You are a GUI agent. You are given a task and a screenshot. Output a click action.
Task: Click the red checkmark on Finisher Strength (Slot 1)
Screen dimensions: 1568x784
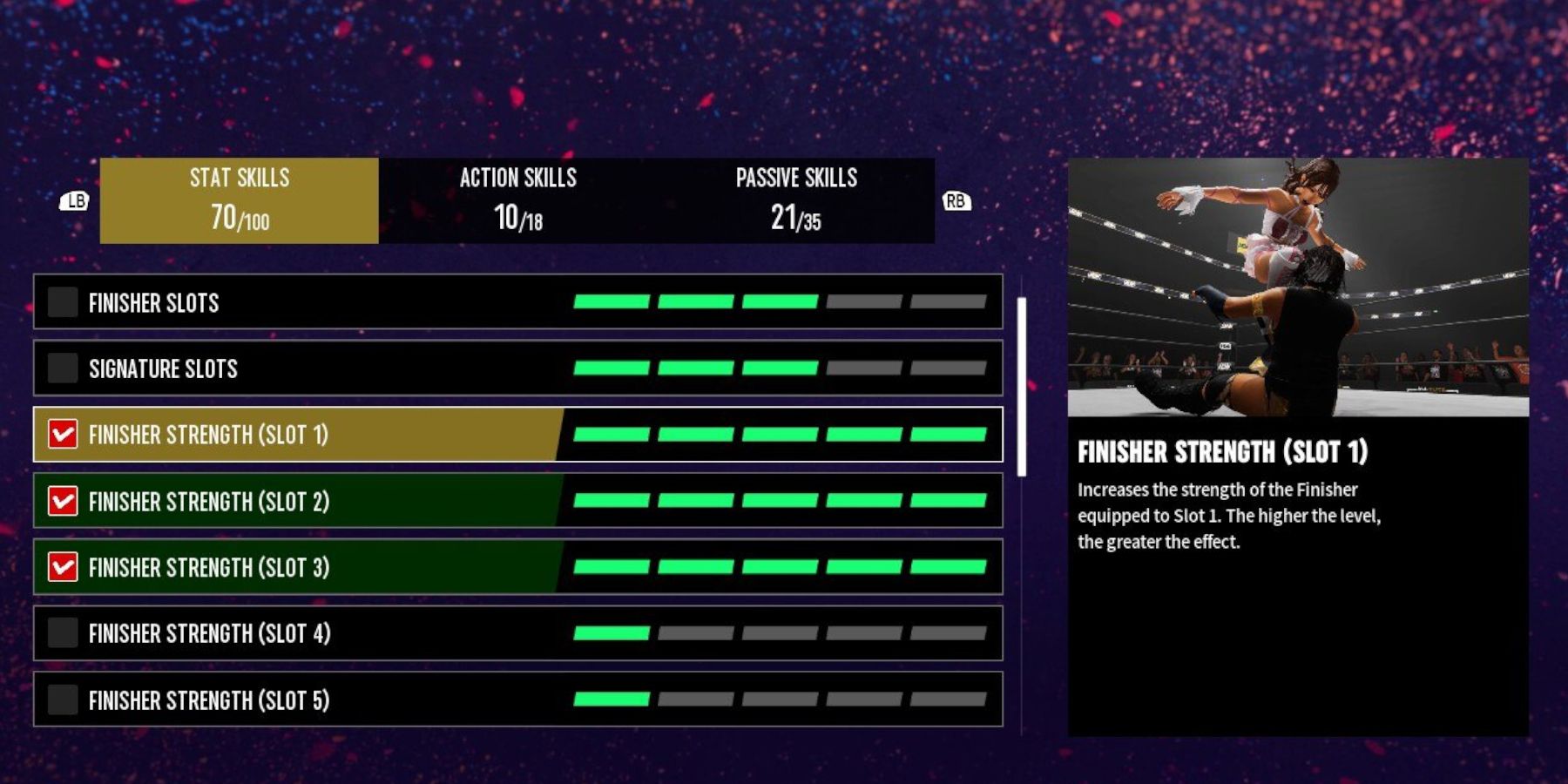(62, 435)
